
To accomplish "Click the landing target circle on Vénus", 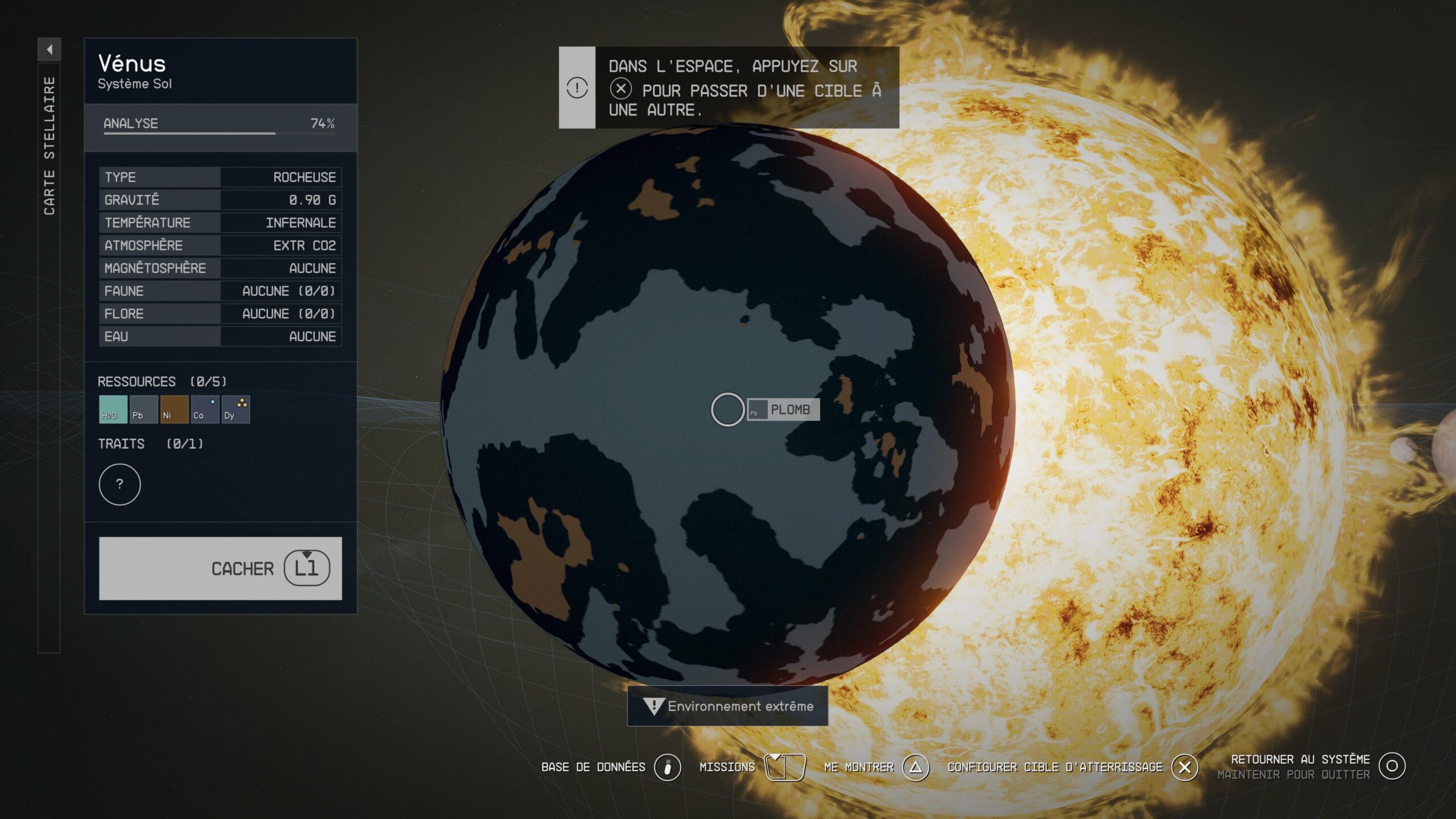I will (x=727, y=409).
